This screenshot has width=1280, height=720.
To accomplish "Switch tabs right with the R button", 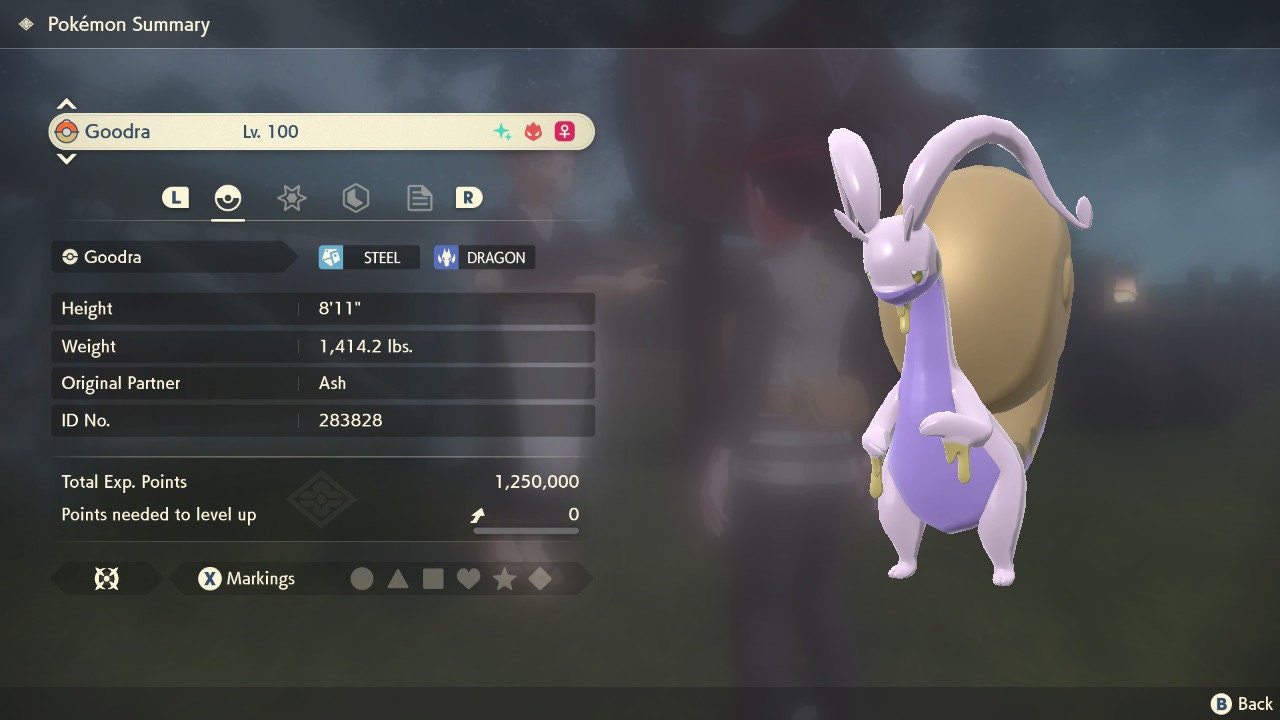I will coord(469,197).
